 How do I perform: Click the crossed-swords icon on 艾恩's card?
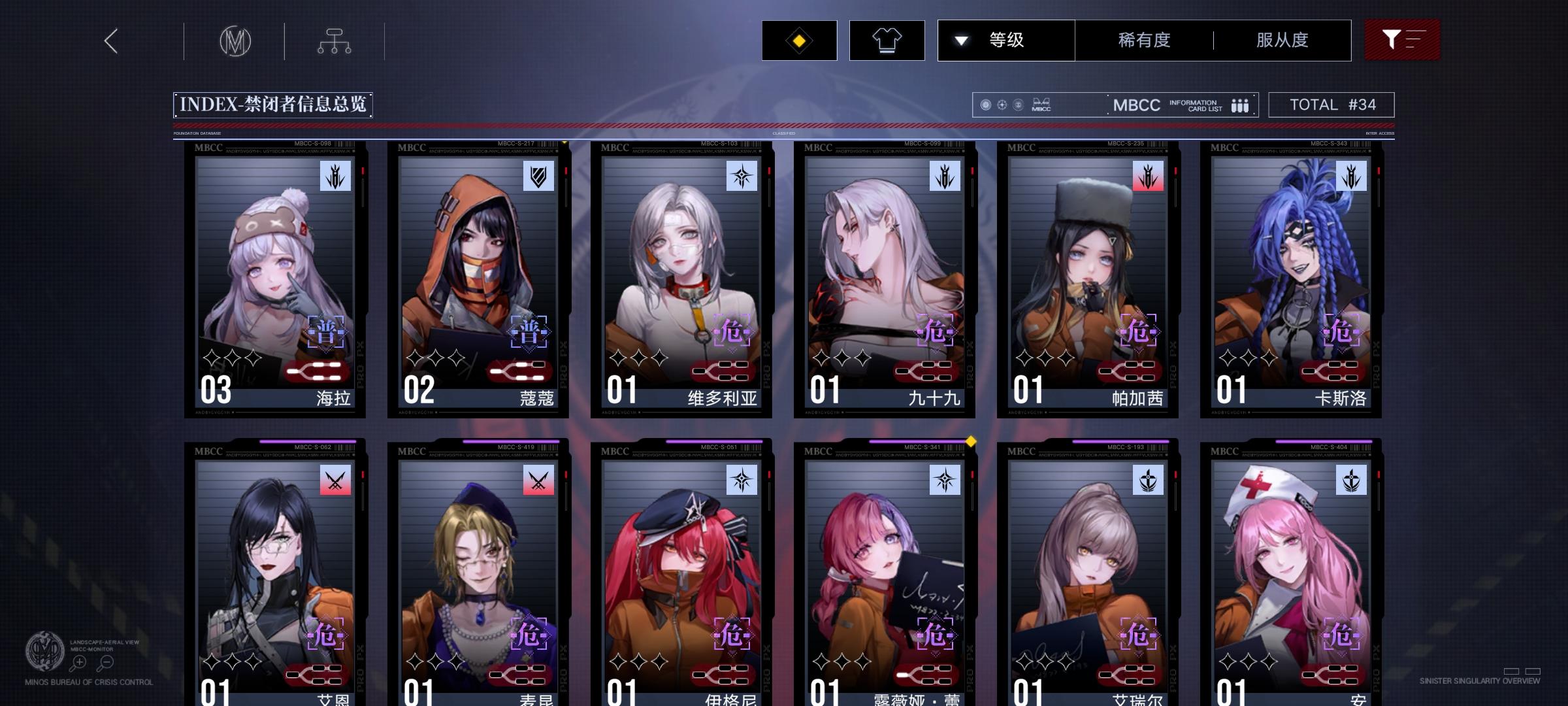pyautogui.click(x=335, y=479)
